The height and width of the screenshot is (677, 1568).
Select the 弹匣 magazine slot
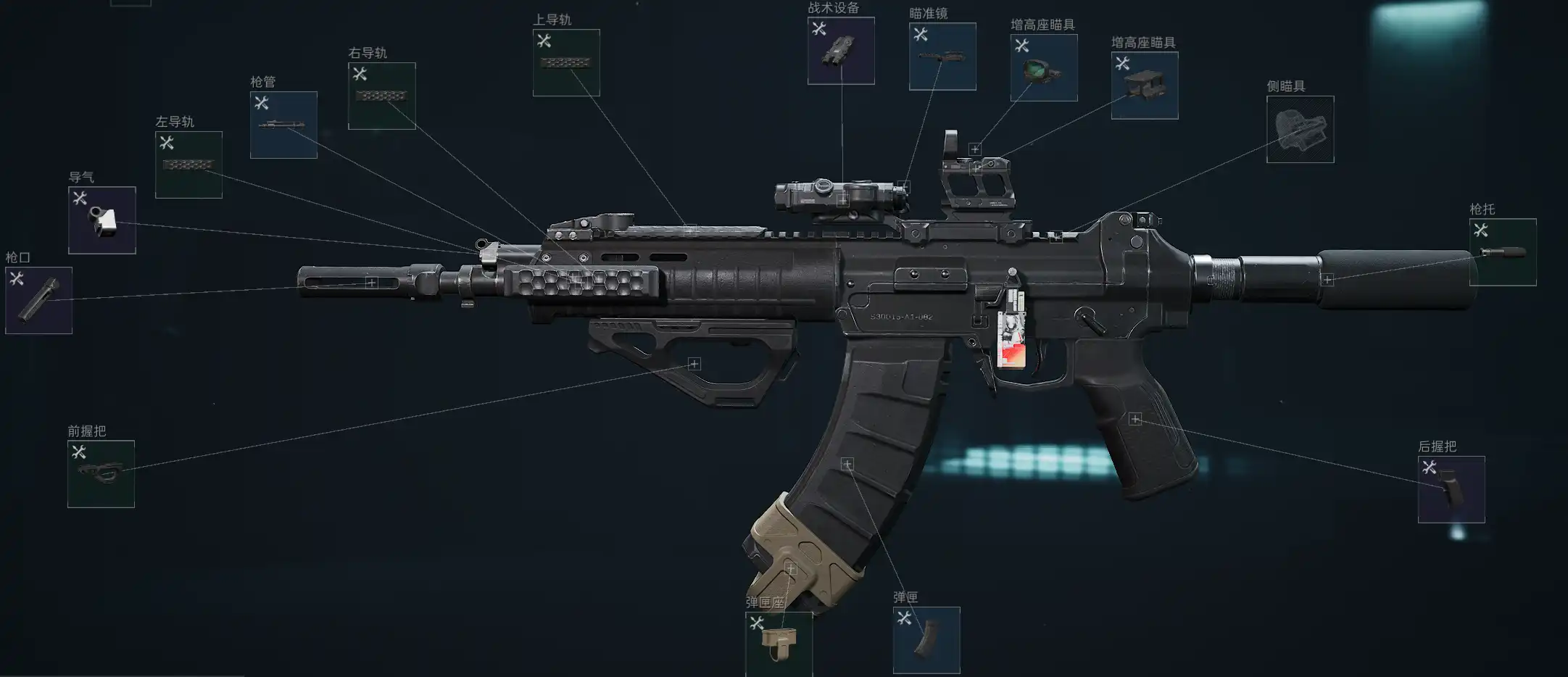(926, 640)
